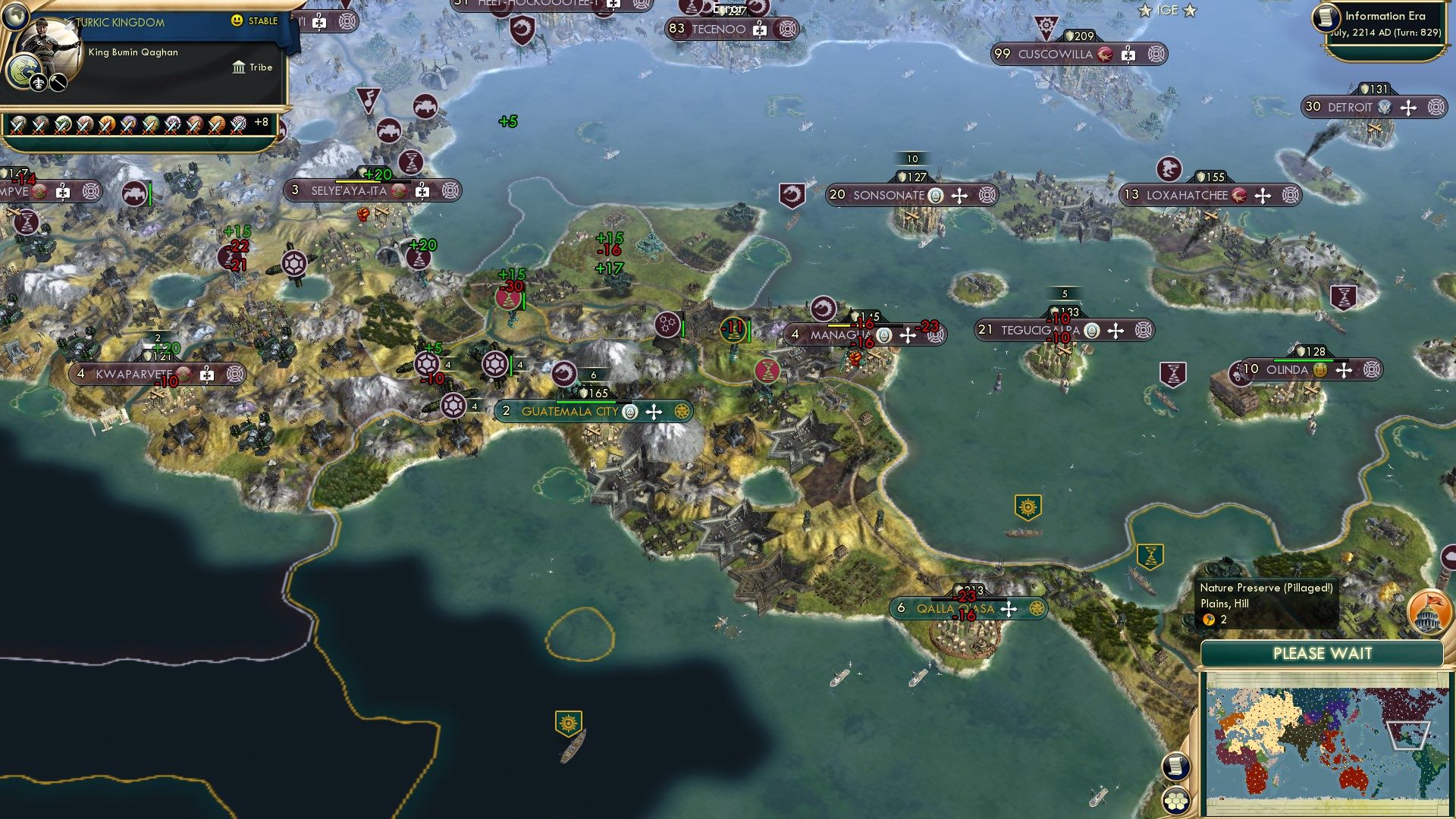Expand the cross focus icon on Tegucigalpa's banner
Screen dimensions: 1456x819
point(1116,330)
